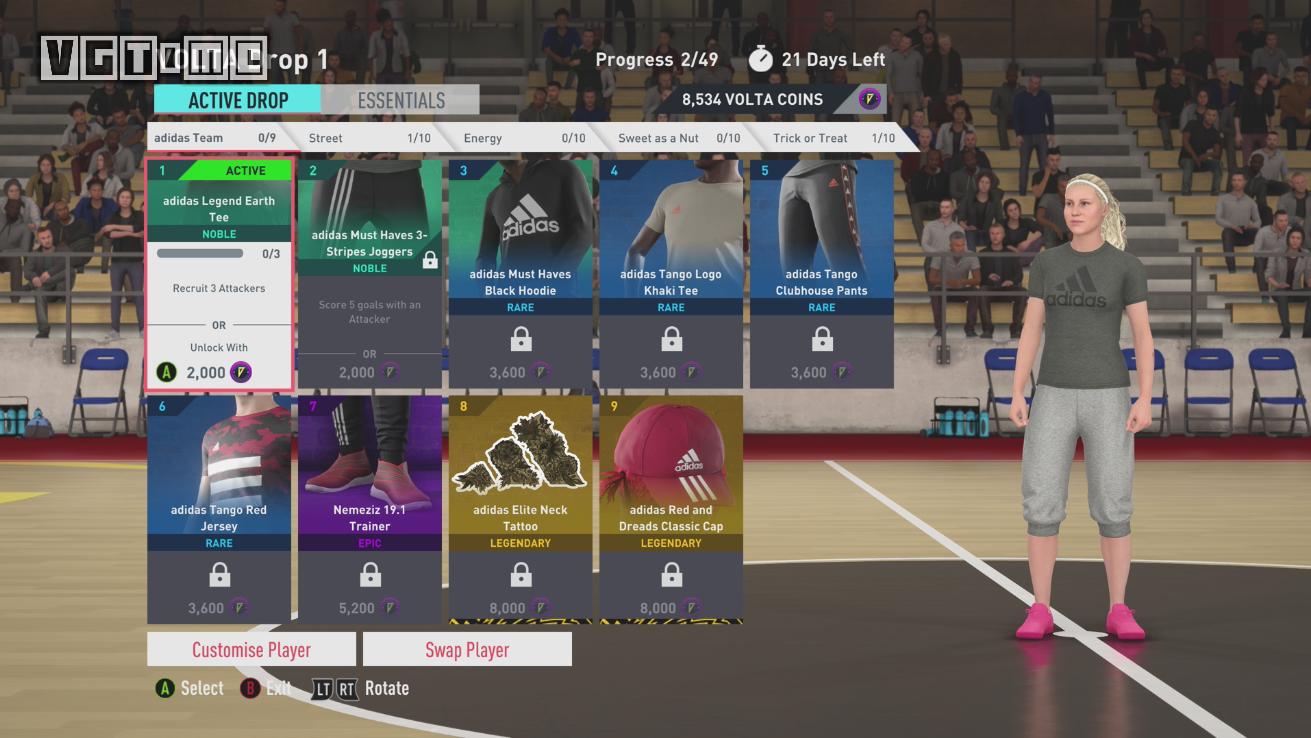
Task: Click the timer icon beside 21 Days Left
Action: coord(761,59)
